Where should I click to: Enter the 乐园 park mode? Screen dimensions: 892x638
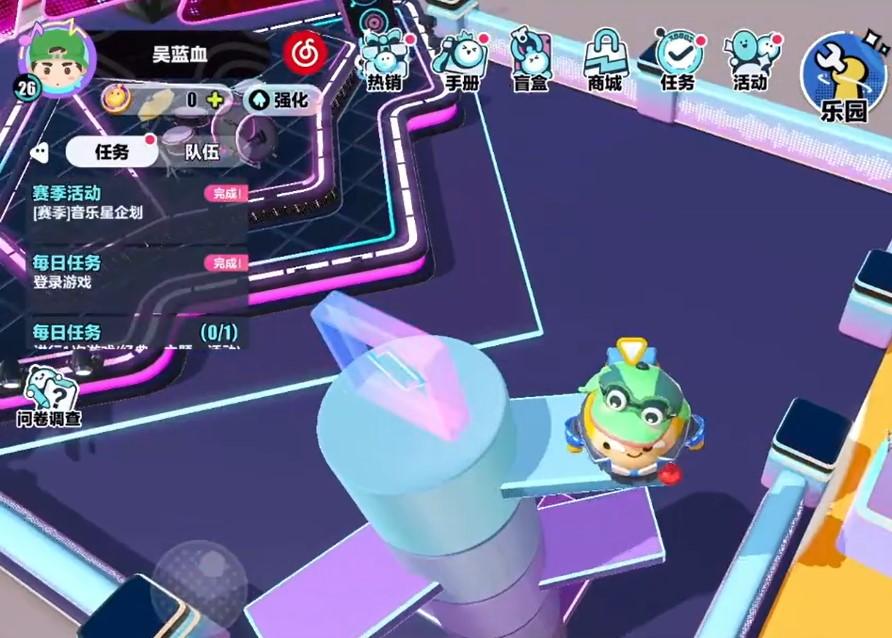tap(841, 77)
